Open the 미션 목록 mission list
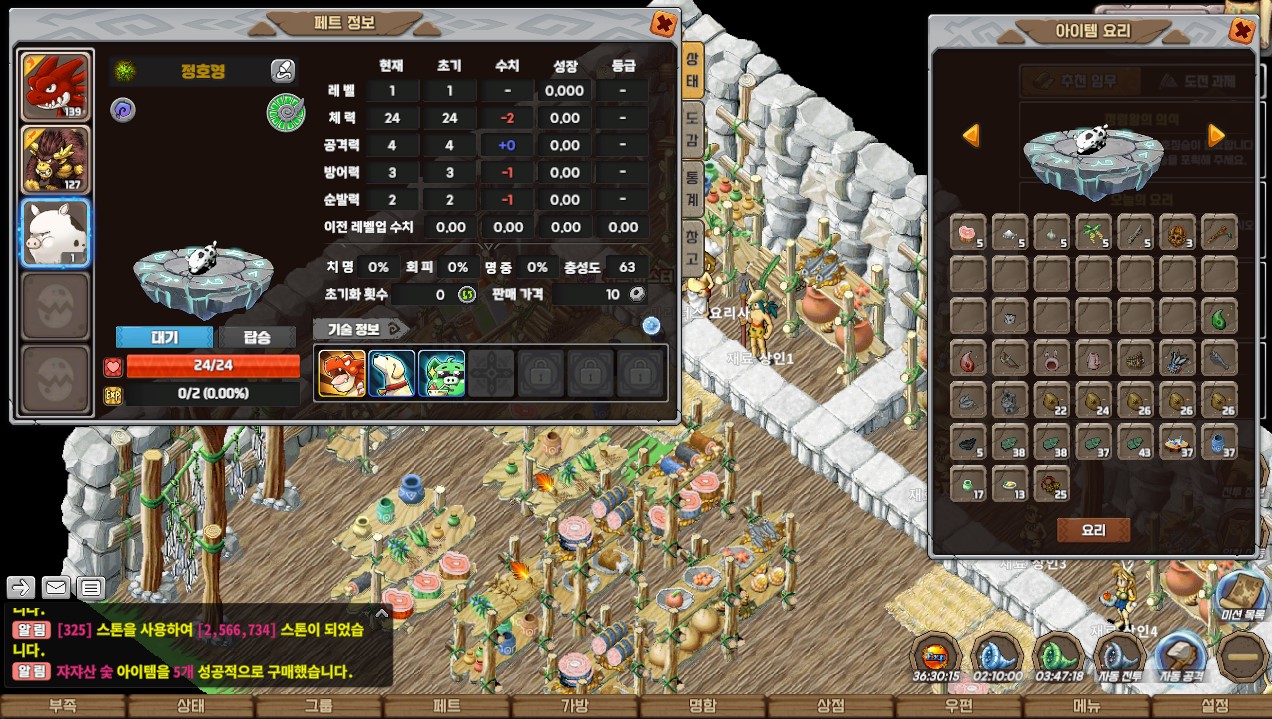The image size is (1272, 719). pos(1244,597)
